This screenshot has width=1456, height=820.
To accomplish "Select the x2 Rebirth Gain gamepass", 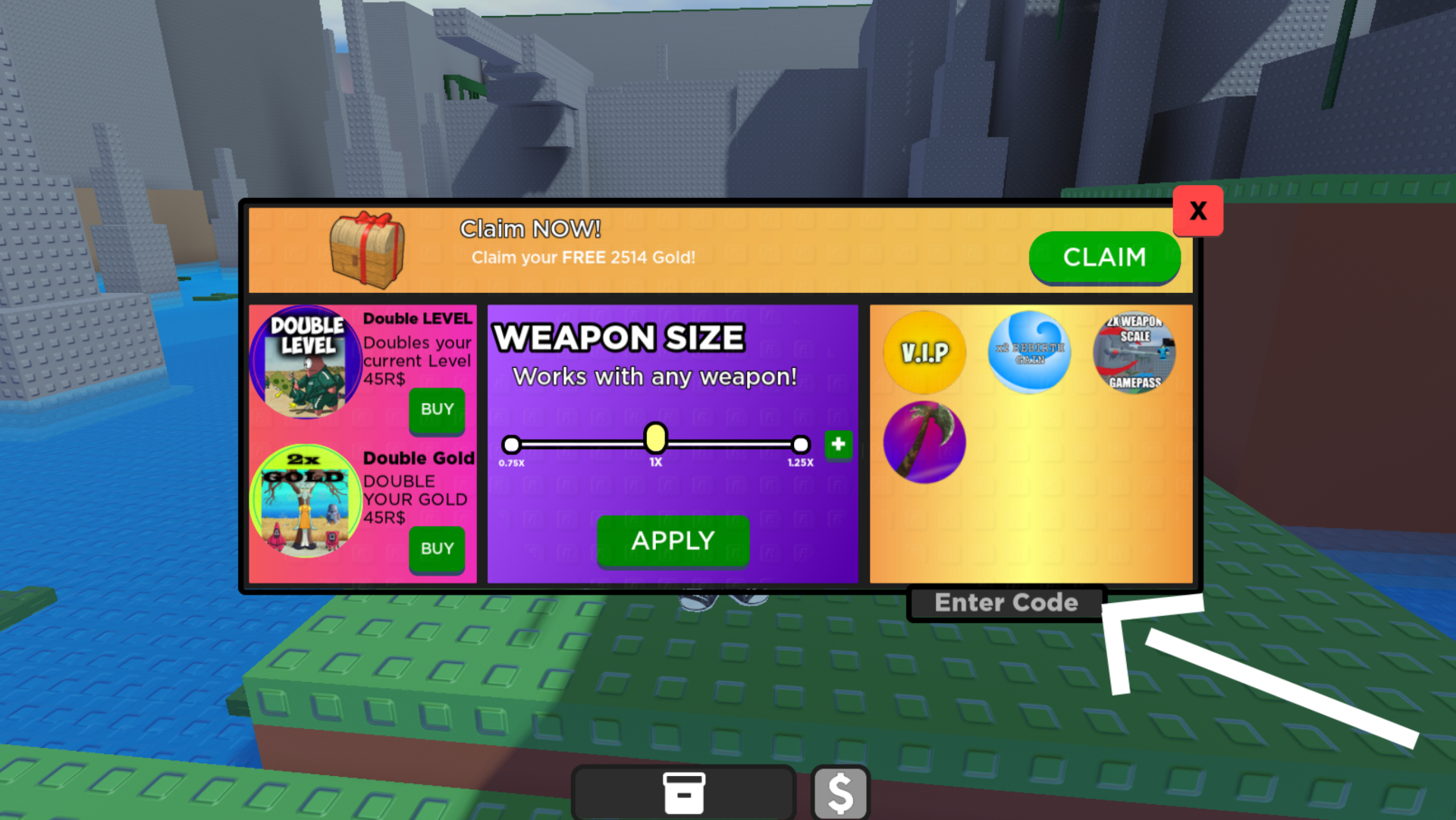I will (x=1029, y=352).
